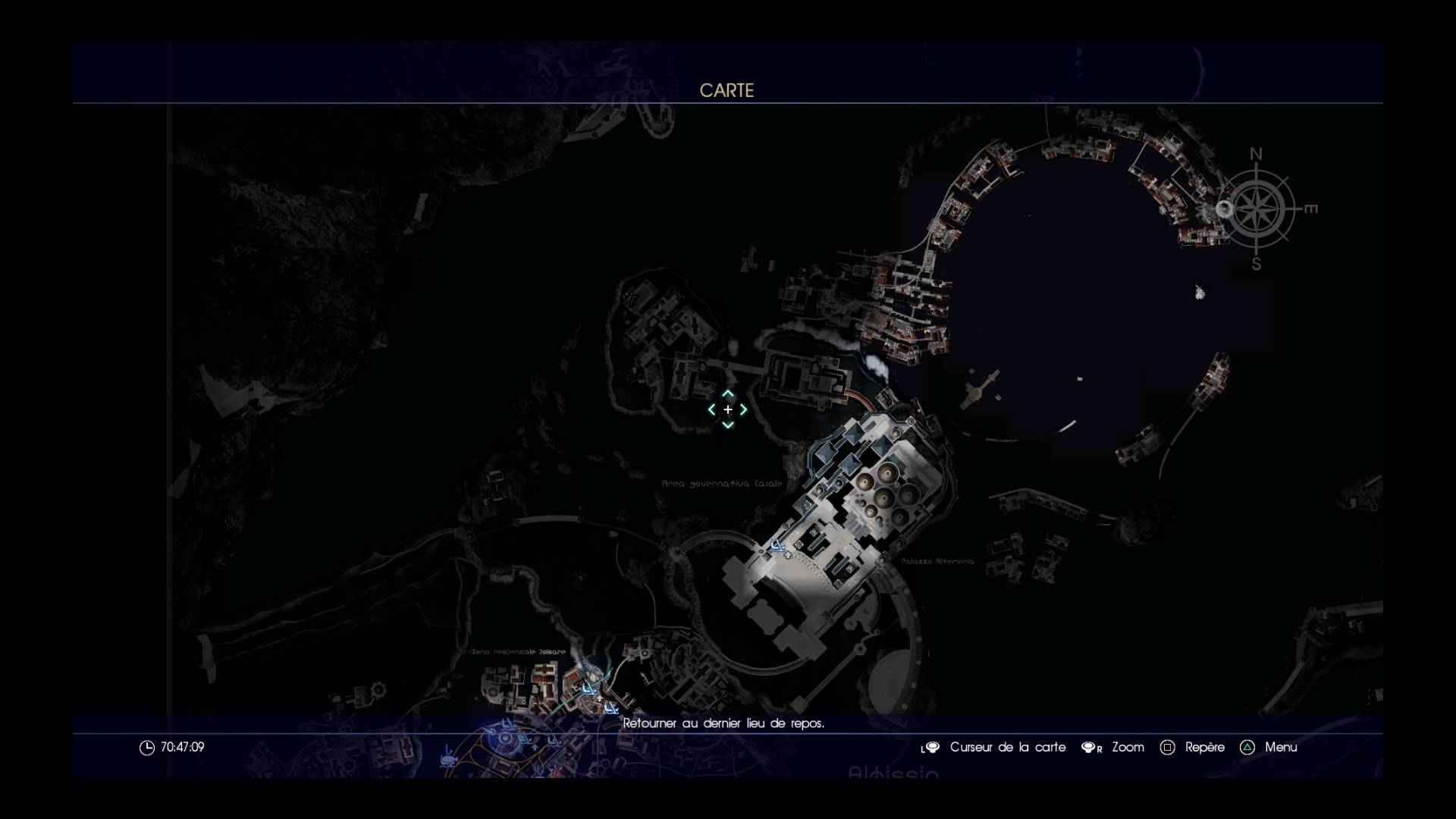Select the Zona residenziale Deisare label

[x=519, y=651]
